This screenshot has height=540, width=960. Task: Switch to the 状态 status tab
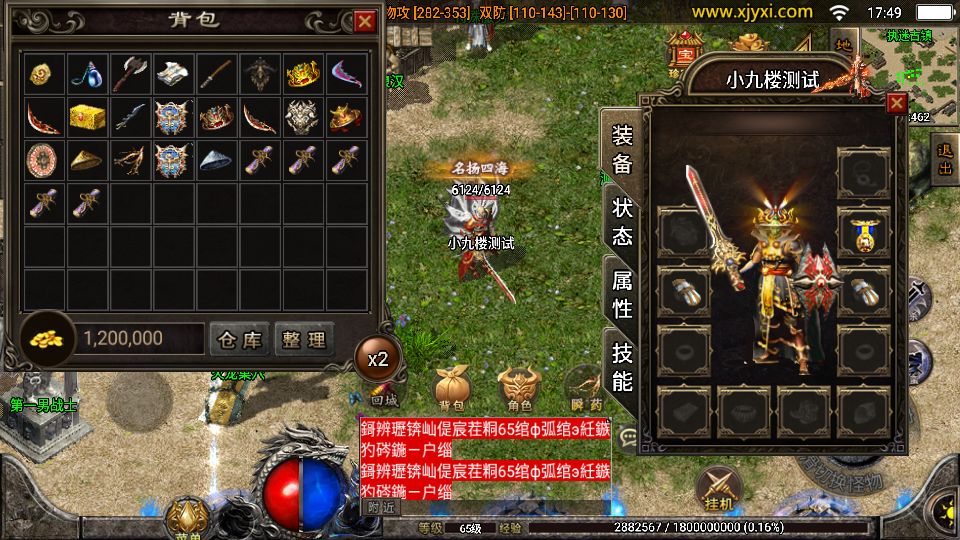pyautogui.click(x=622, y=222)
